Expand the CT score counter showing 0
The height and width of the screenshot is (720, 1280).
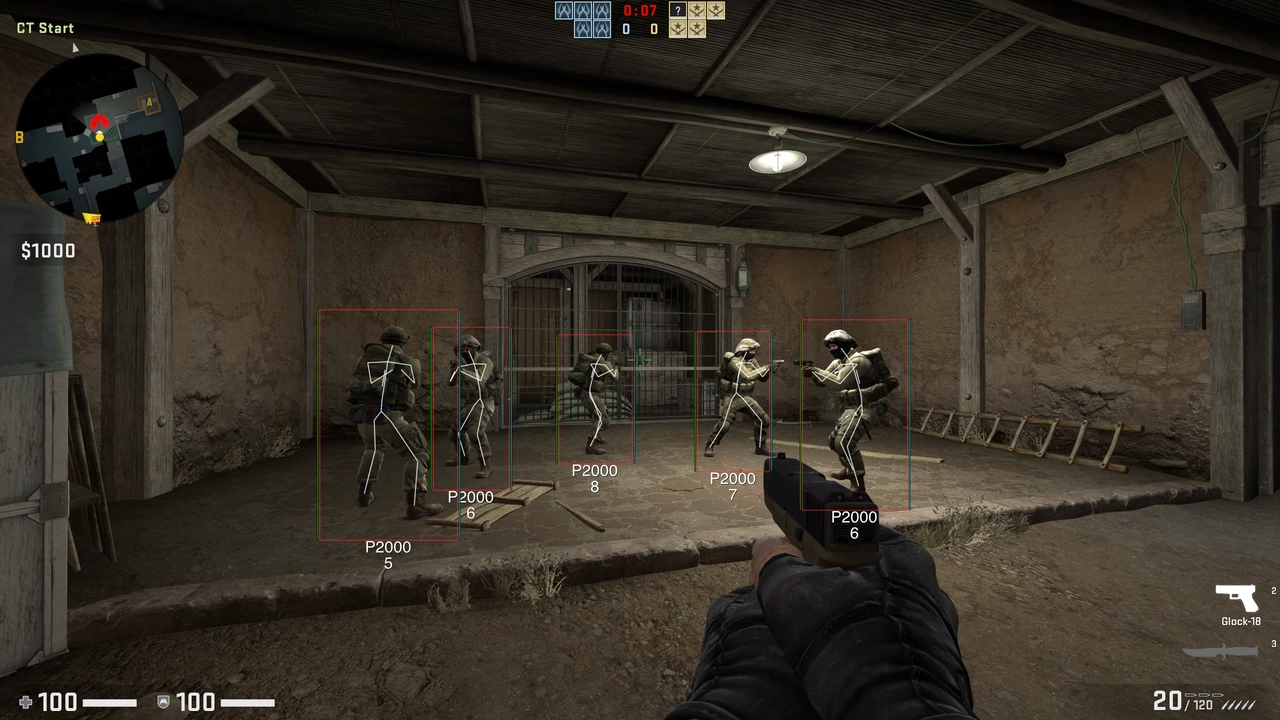point(626,28)
